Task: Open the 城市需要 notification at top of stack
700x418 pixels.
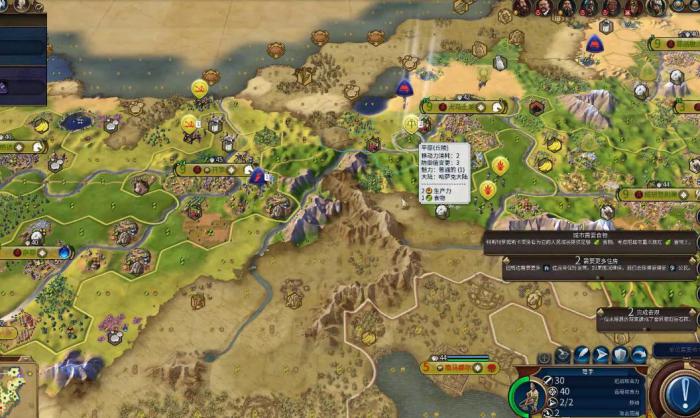Action: 590,238
